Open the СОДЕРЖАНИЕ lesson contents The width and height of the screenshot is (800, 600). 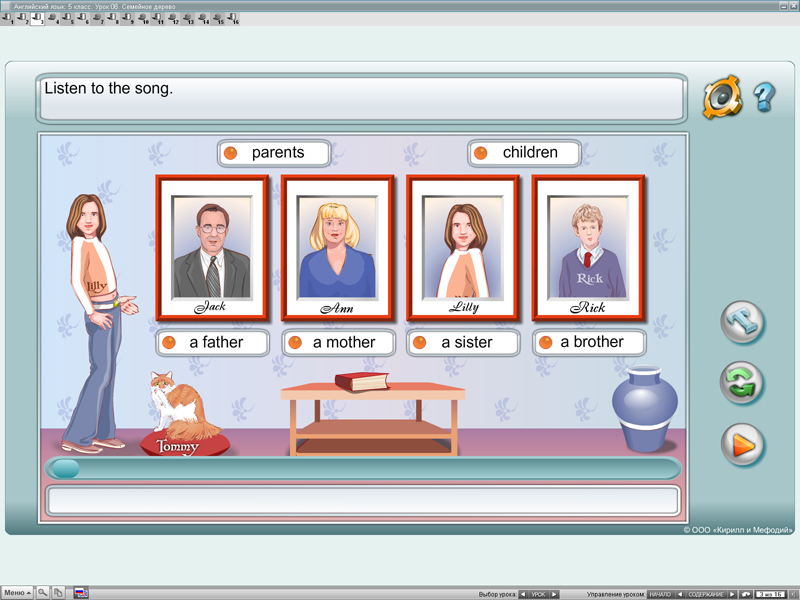tap(706, 594)
